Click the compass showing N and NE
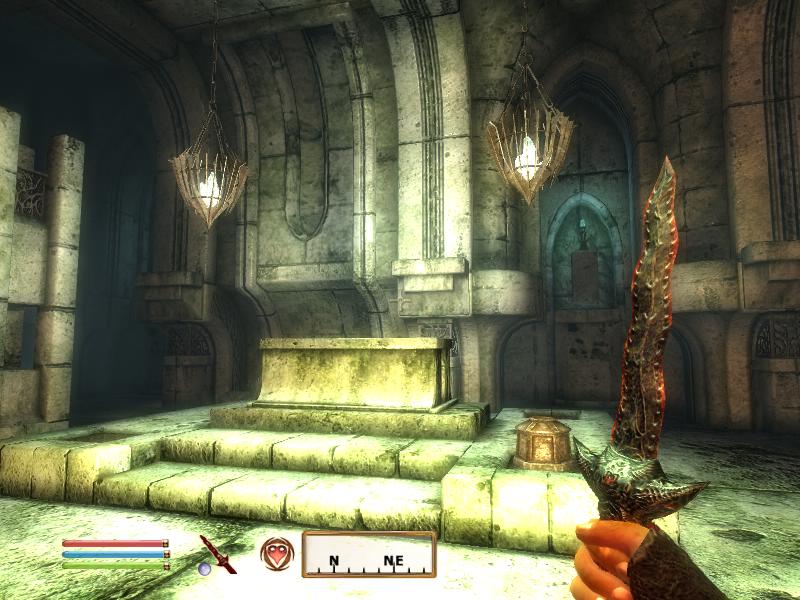This screenshot has height=600, width=800. 369,555
